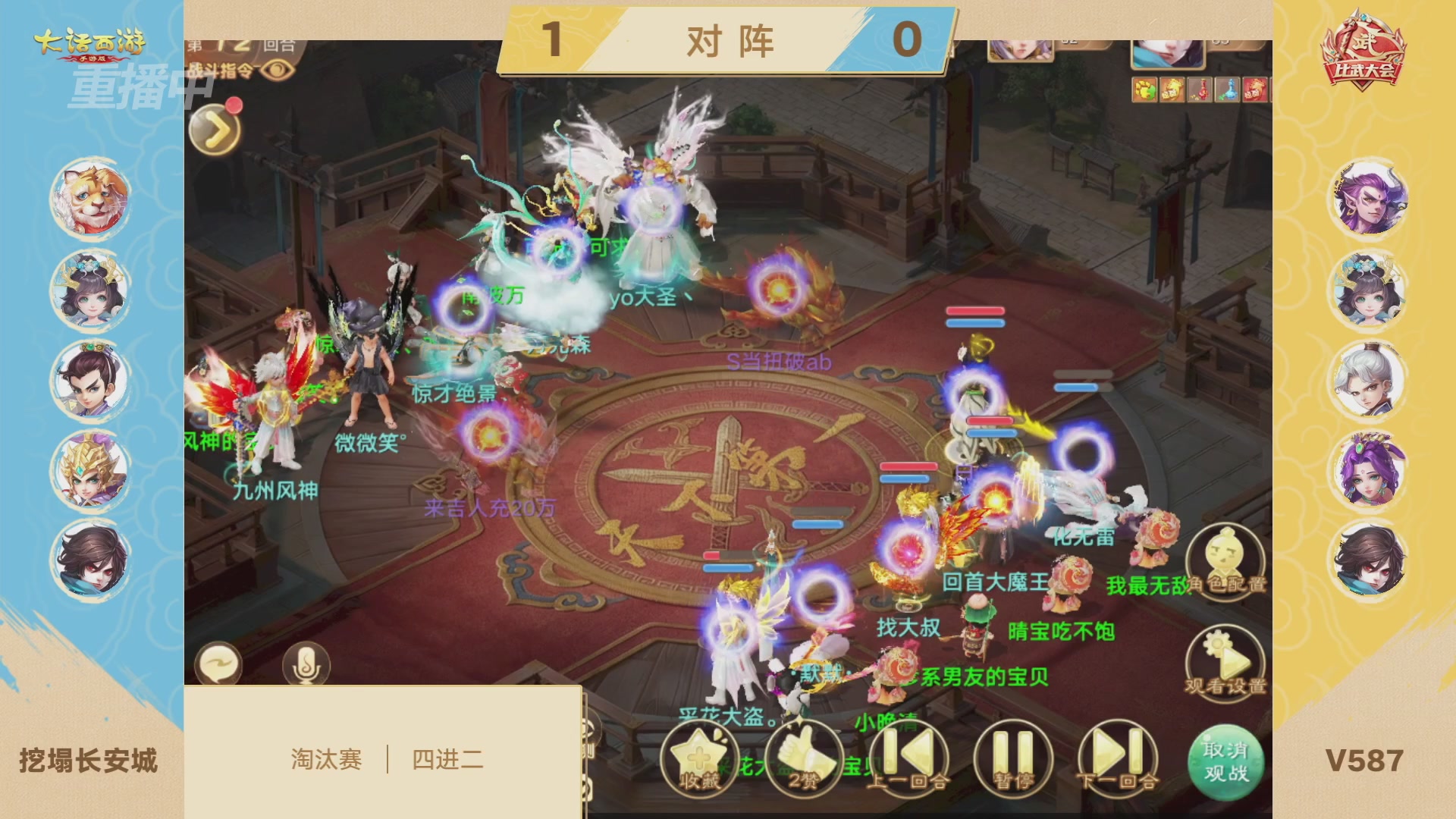Open the tiger avatar in the left sidebar
Screen dimensions: 1456x819
coord(89,197)
